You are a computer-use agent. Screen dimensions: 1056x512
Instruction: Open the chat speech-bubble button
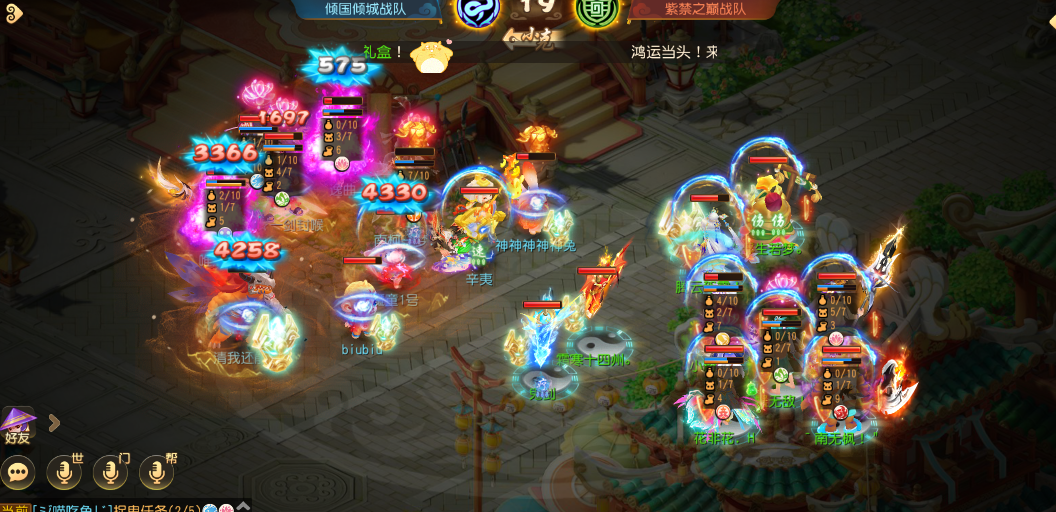click(18, 472)
